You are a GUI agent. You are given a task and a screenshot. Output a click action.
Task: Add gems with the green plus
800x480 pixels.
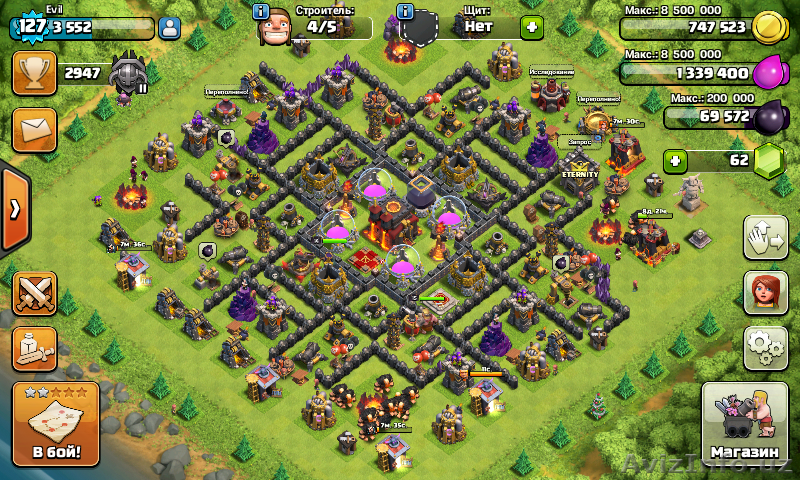(677, 160)
